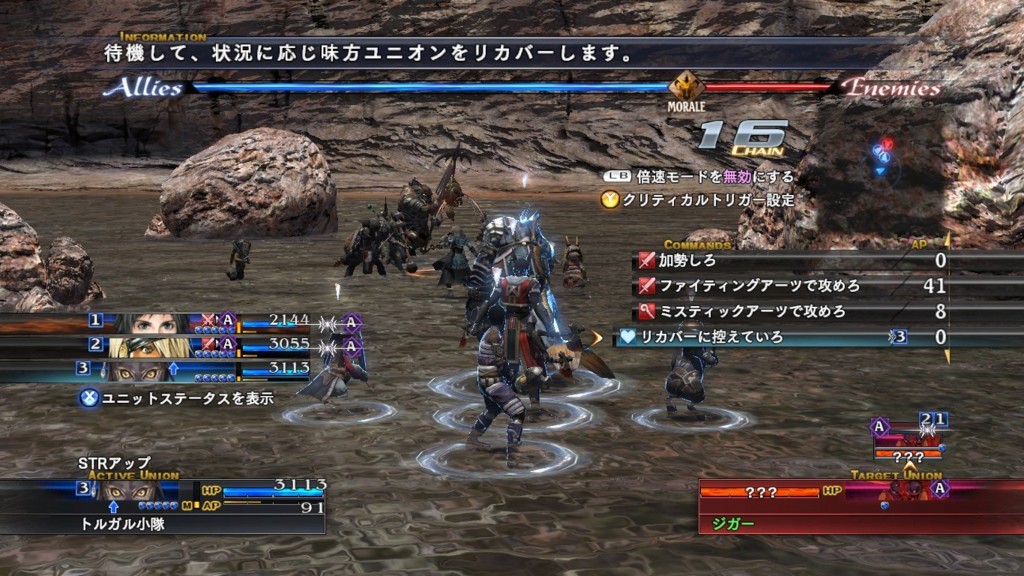Screen dimensions: 1024x576
Task: Select union 1 row in party list
Action: pos(180,323)
